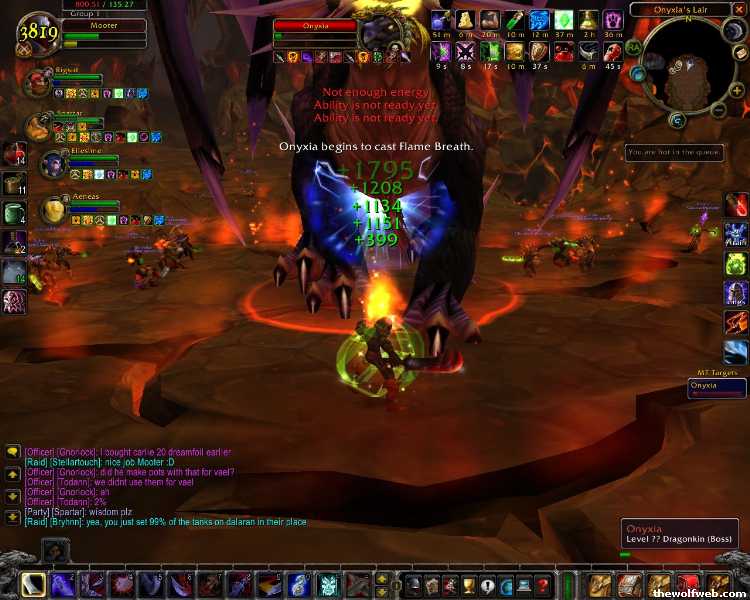This screenshot has width=750, height=600.
Task: Activate the first action bar ability slot
Action: point(33,584)
